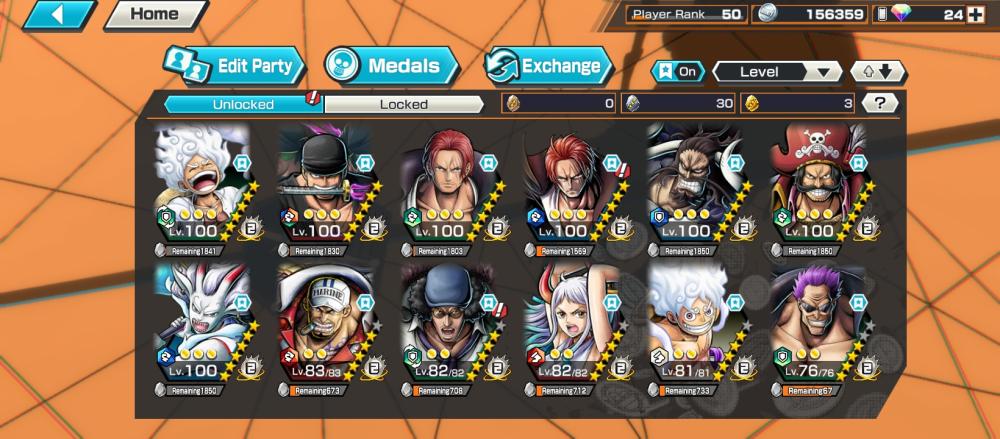Add more rainbow diamonds with plus button
Screen dimensions: 1000x439
click(x=976, y=15)
